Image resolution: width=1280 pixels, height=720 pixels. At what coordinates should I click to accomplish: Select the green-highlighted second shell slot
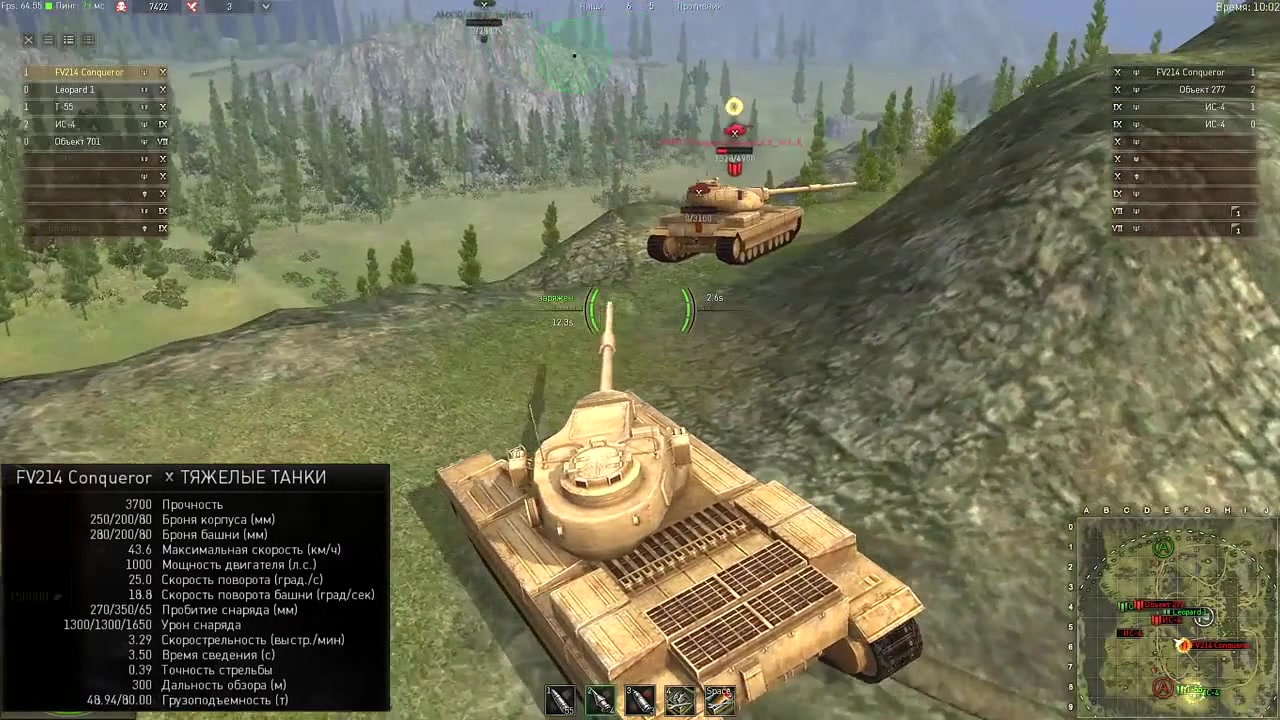click(600, 700)
